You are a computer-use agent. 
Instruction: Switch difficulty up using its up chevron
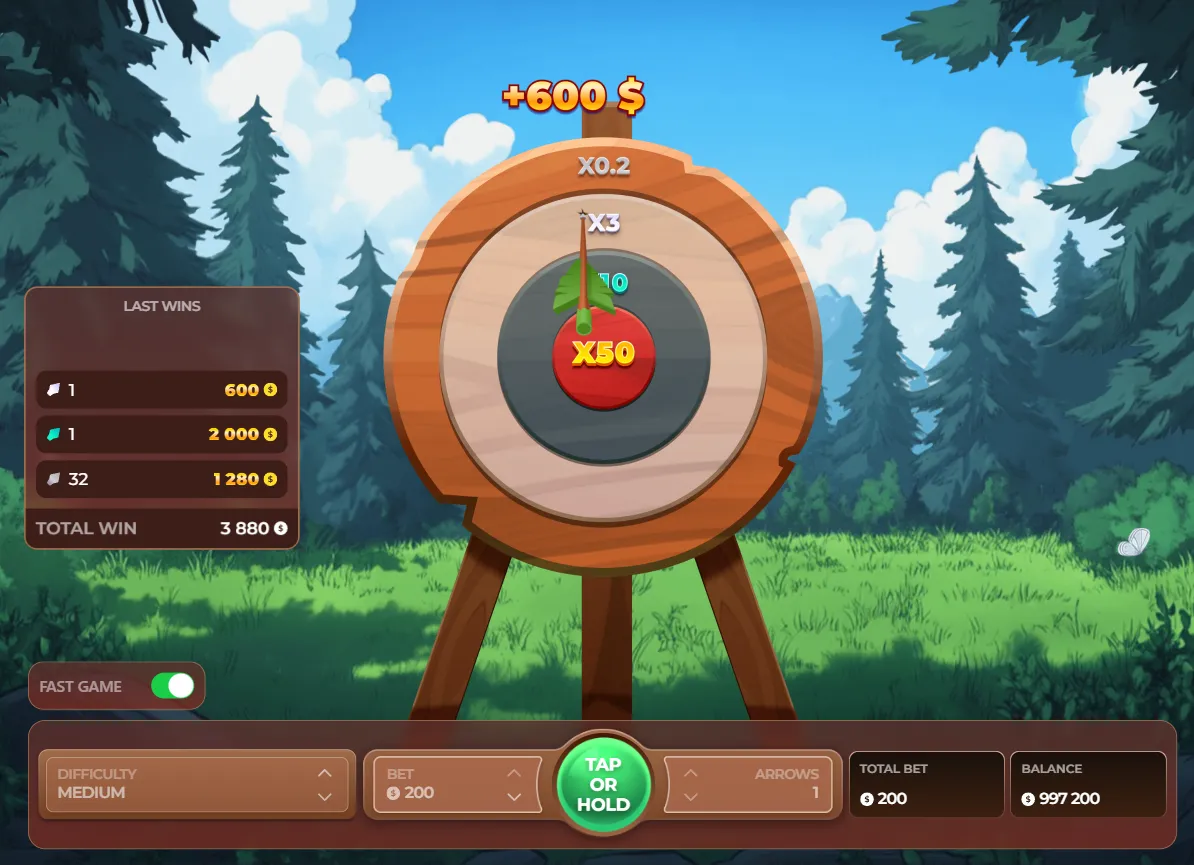coord(324,773)
